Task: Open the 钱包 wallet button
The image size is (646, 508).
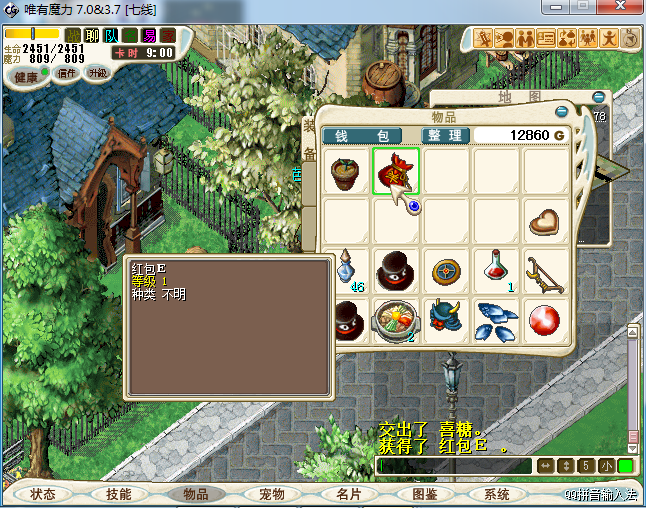Action: pos(354,135)
